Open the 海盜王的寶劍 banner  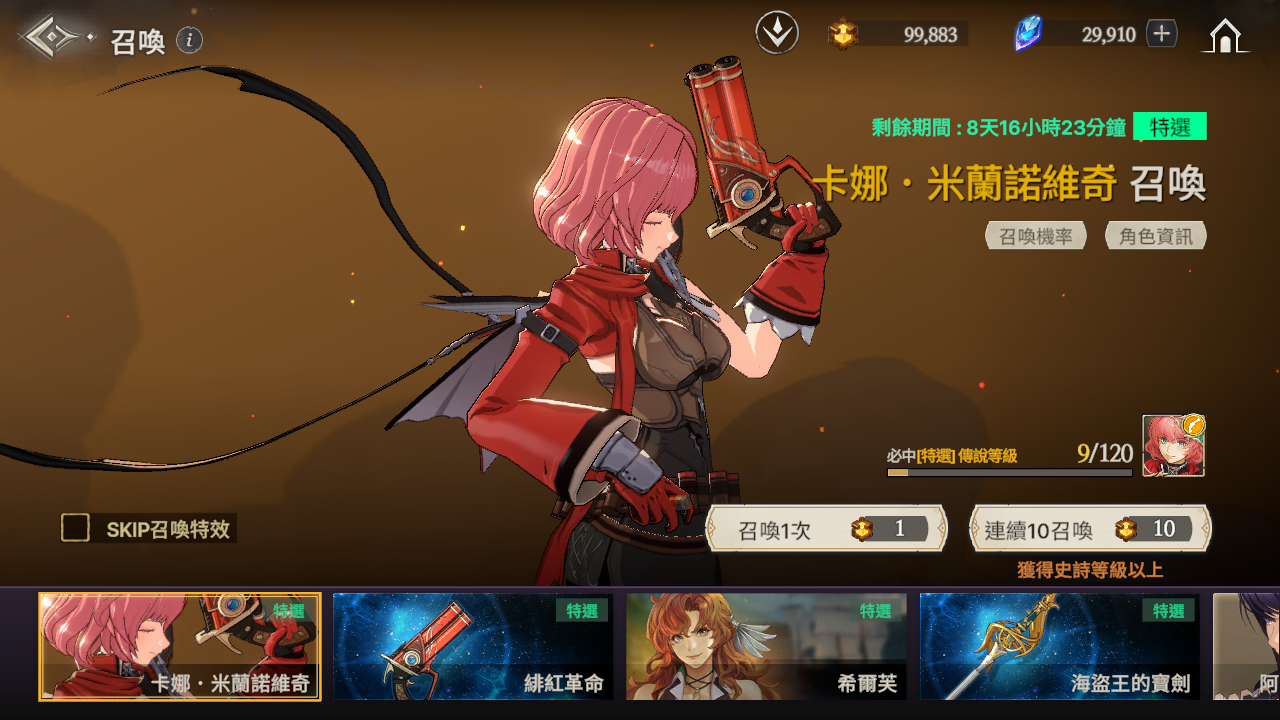1059,646
